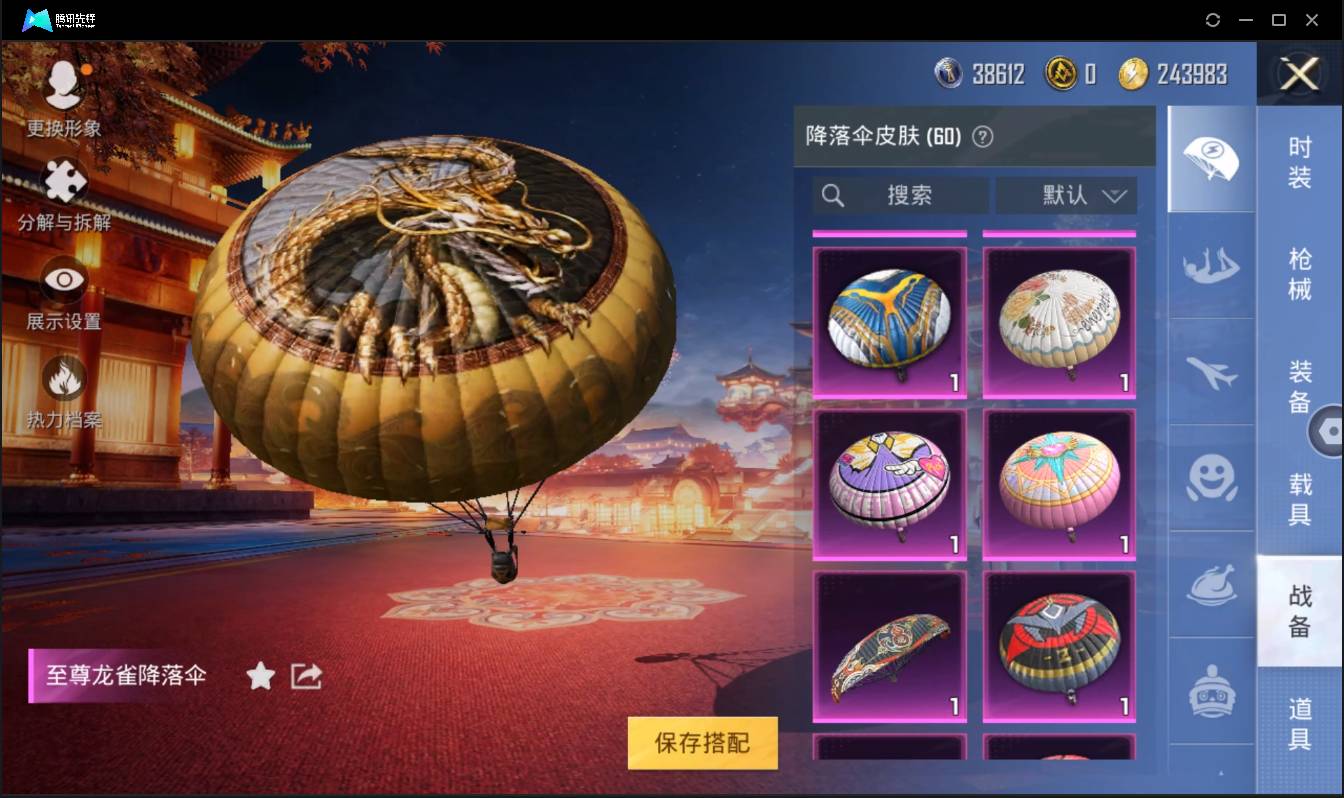Switch to the 时装 tab
Image resolution: width=1344 pixels, height=798 pixels.
coord(1300,165)
